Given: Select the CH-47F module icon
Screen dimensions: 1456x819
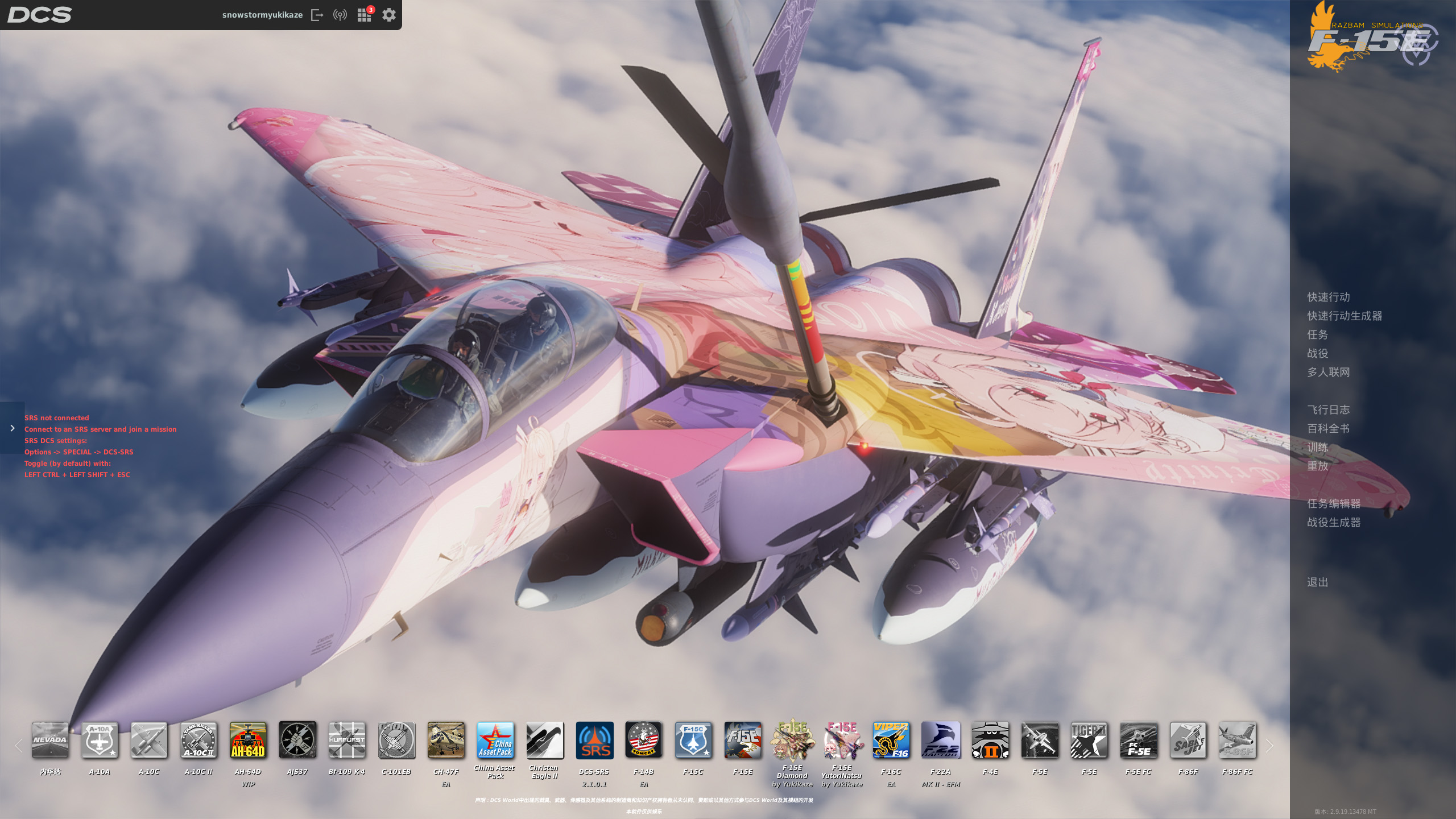Looking at the screenshot, I should pos(446,741).
